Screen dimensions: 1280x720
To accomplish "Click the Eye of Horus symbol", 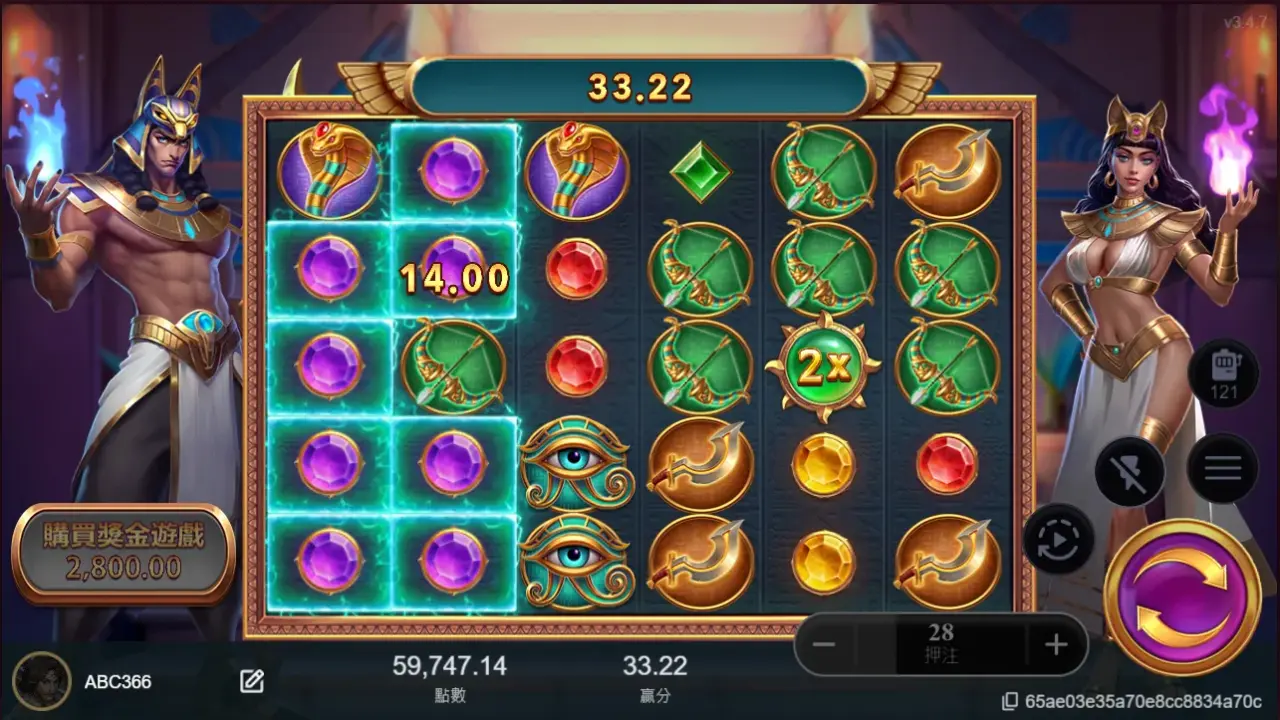I will click(574, 463).
